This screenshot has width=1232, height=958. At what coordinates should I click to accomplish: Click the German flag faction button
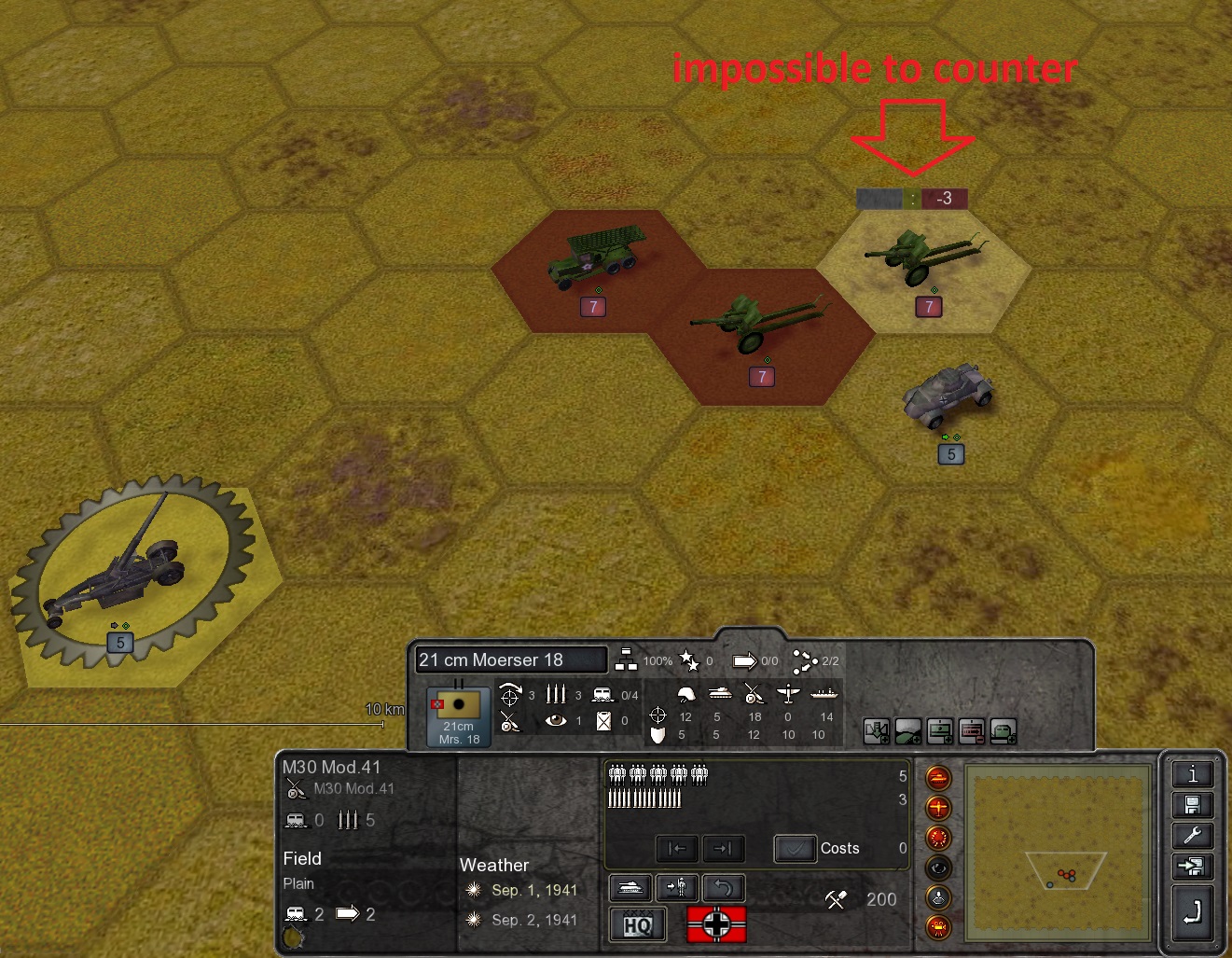(x=716, y=924)
